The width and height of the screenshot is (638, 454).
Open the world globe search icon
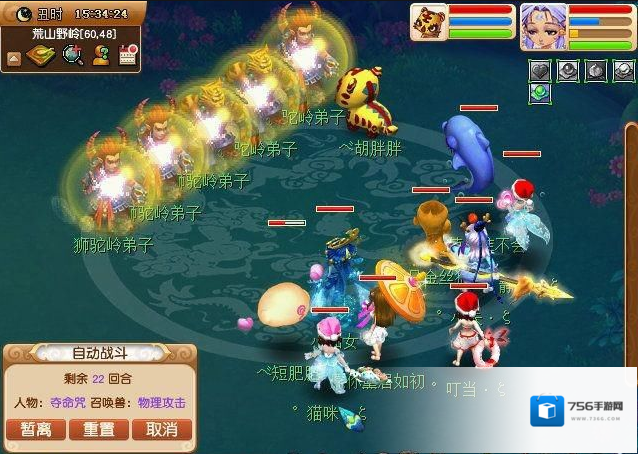pos(72,56)
